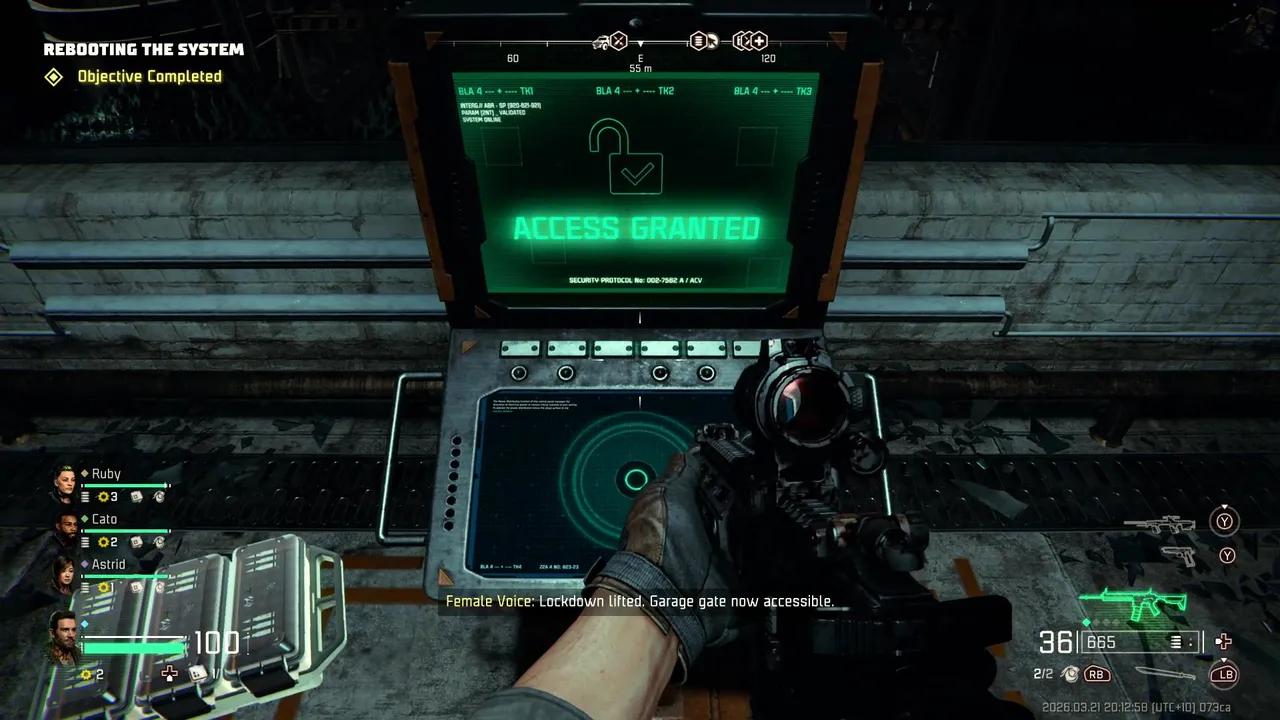Choose the machete melee weapon icon
The height and width of the screenshot is (720, 1280).
pyautogui.click(x=1165, y=674)
